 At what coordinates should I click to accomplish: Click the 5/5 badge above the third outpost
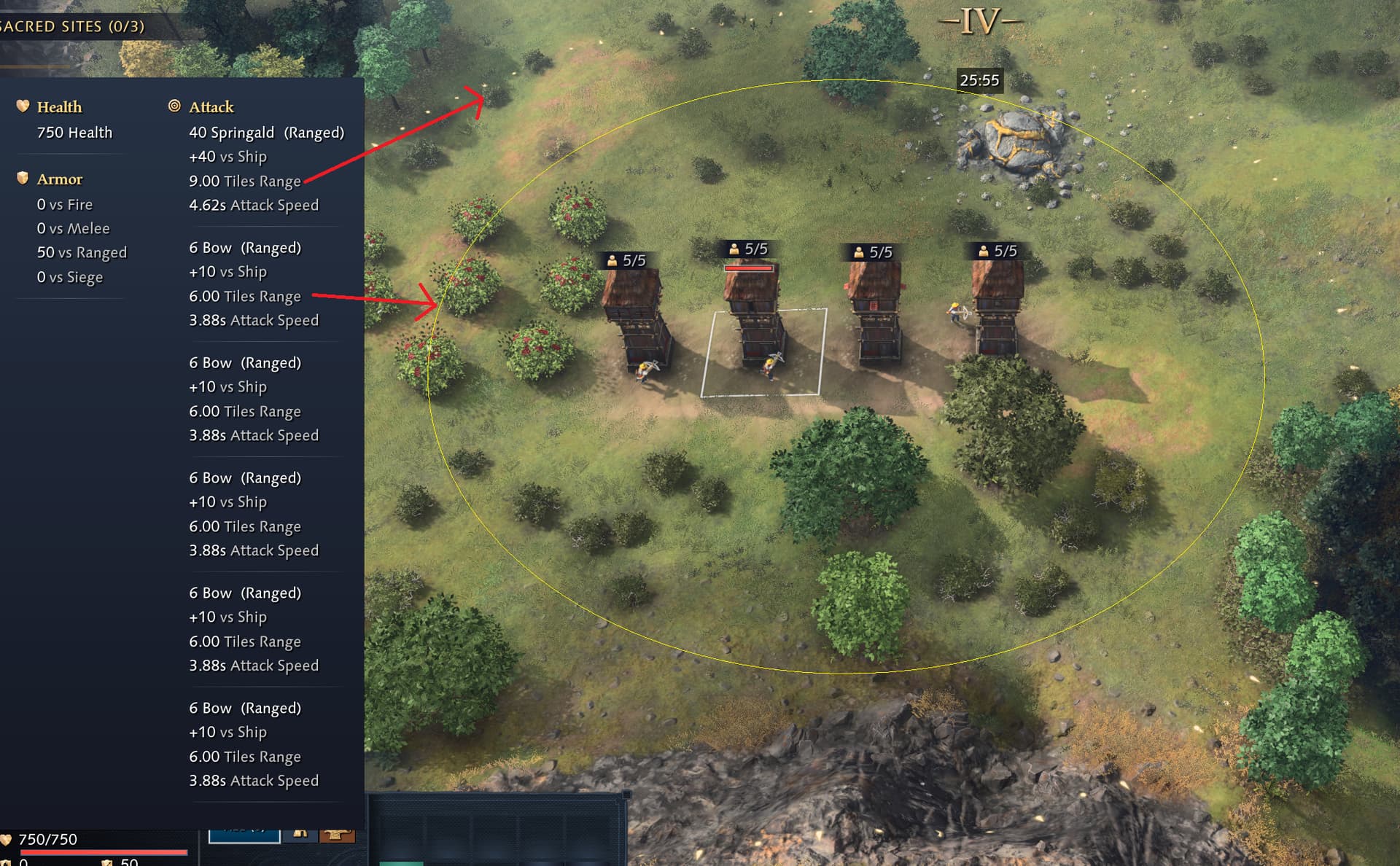pos(872,251)
